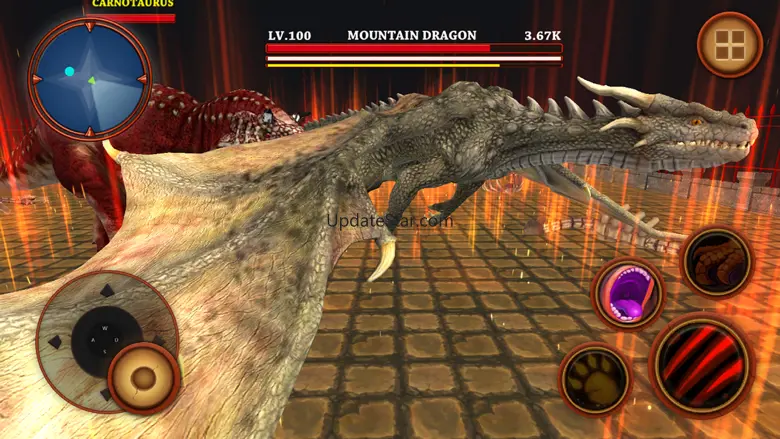The image size is (780, 439).
Task: Use the paw print ability button
Action: pyautogui.click(x=594, y=379)
